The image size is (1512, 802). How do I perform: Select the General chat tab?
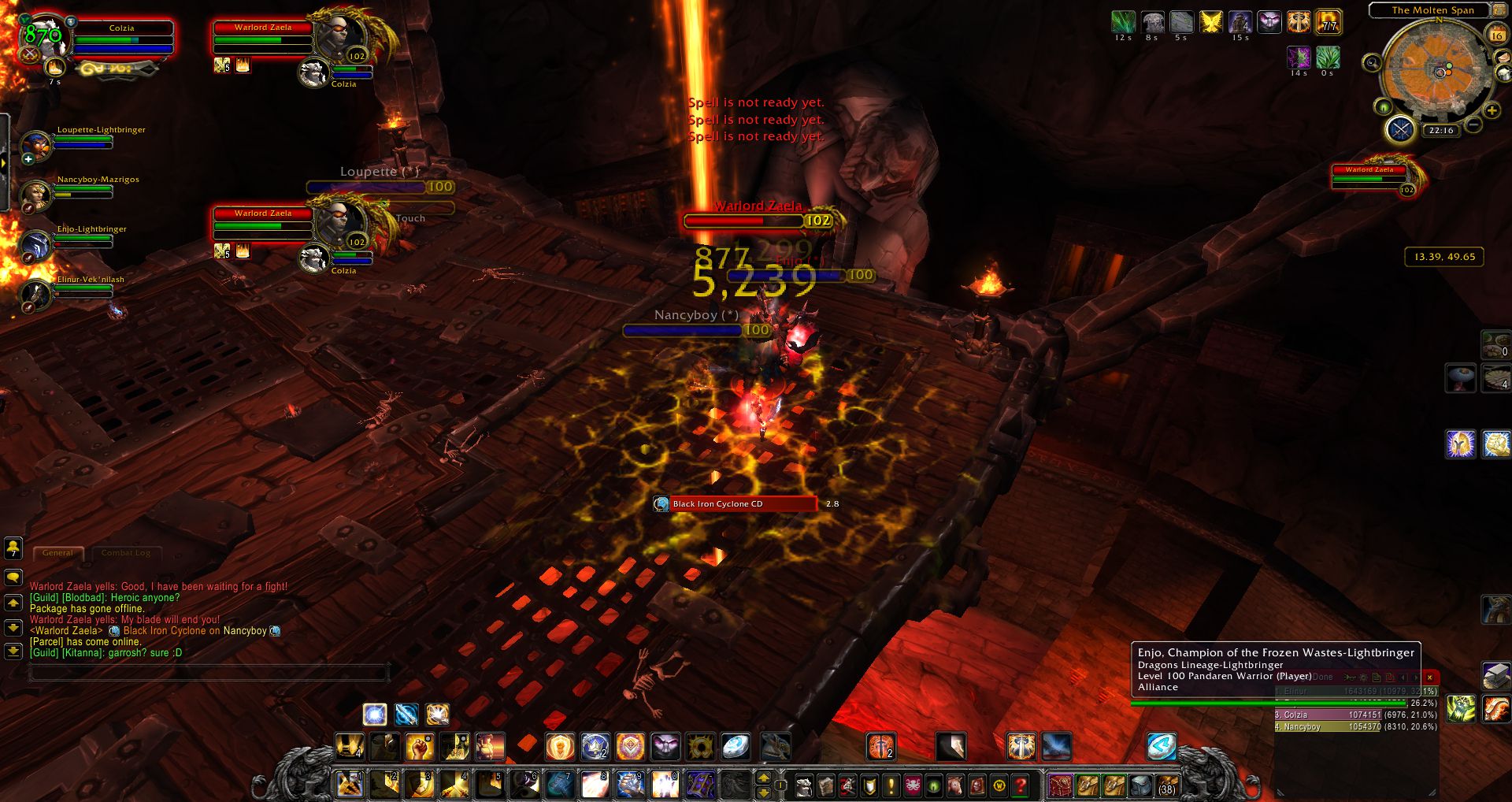pos(57,553)
